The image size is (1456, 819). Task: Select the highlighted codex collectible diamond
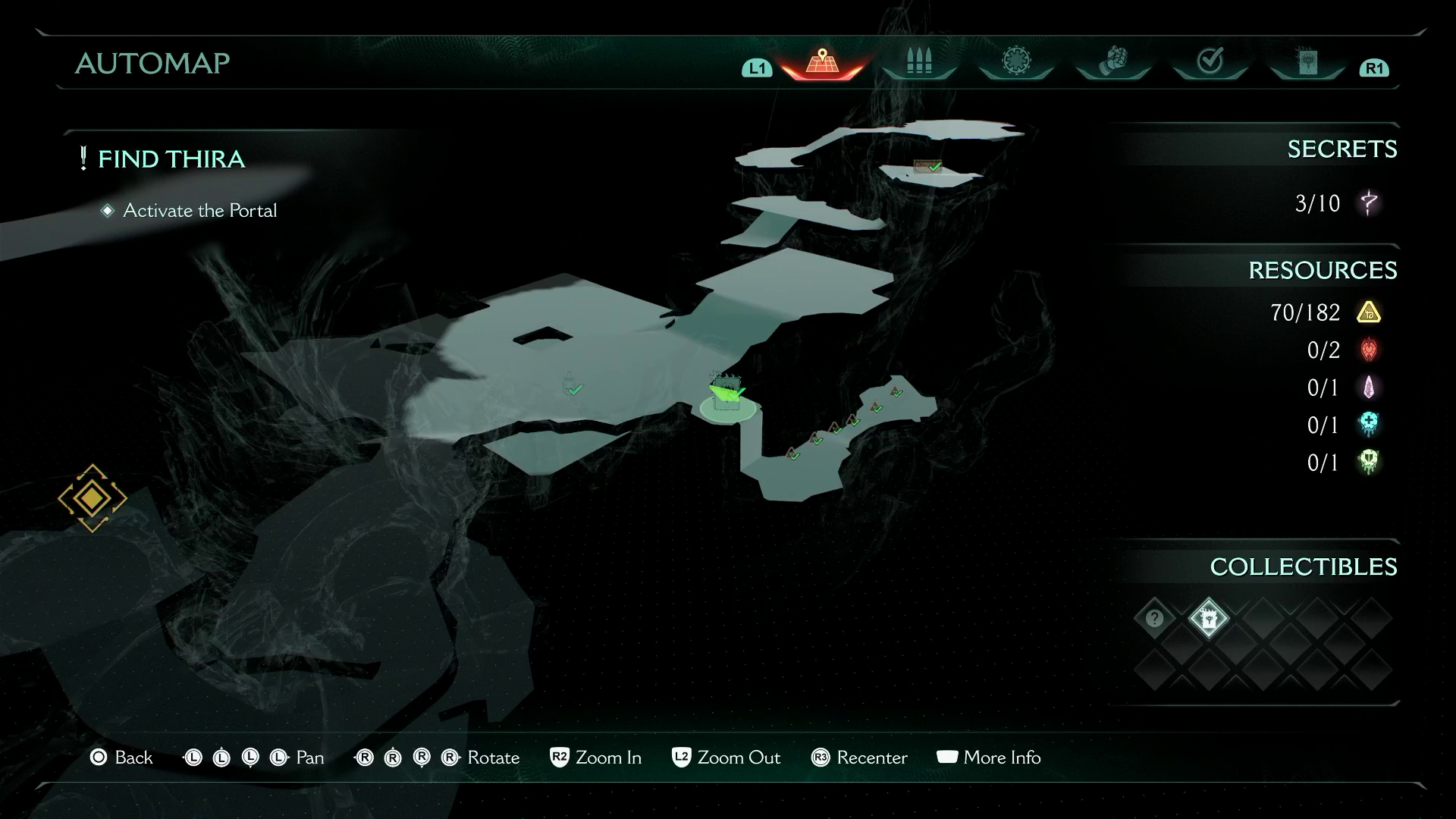[x=1210, y=619]
